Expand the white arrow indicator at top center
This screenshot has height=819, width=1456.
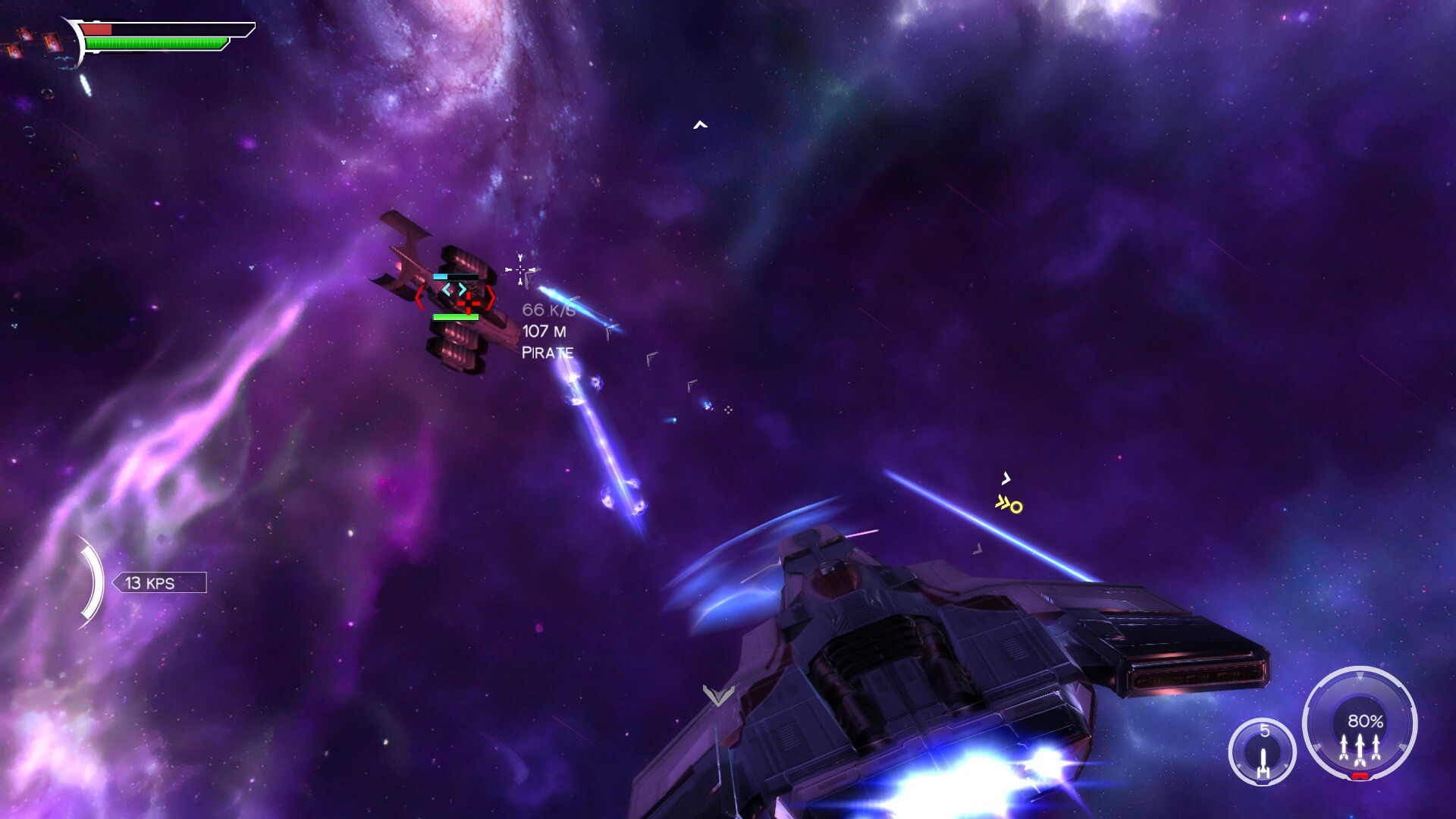click(698, 124)
